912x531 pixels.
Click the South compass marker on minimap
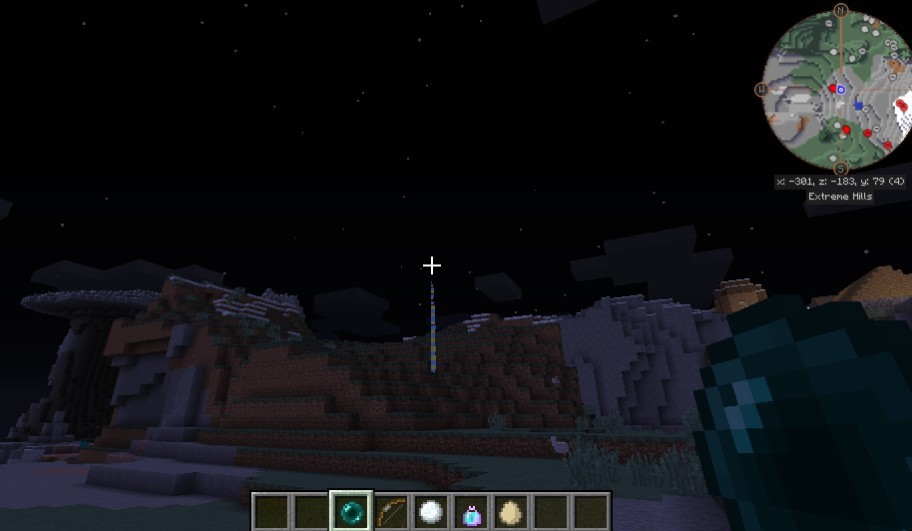tap(841, 168)
